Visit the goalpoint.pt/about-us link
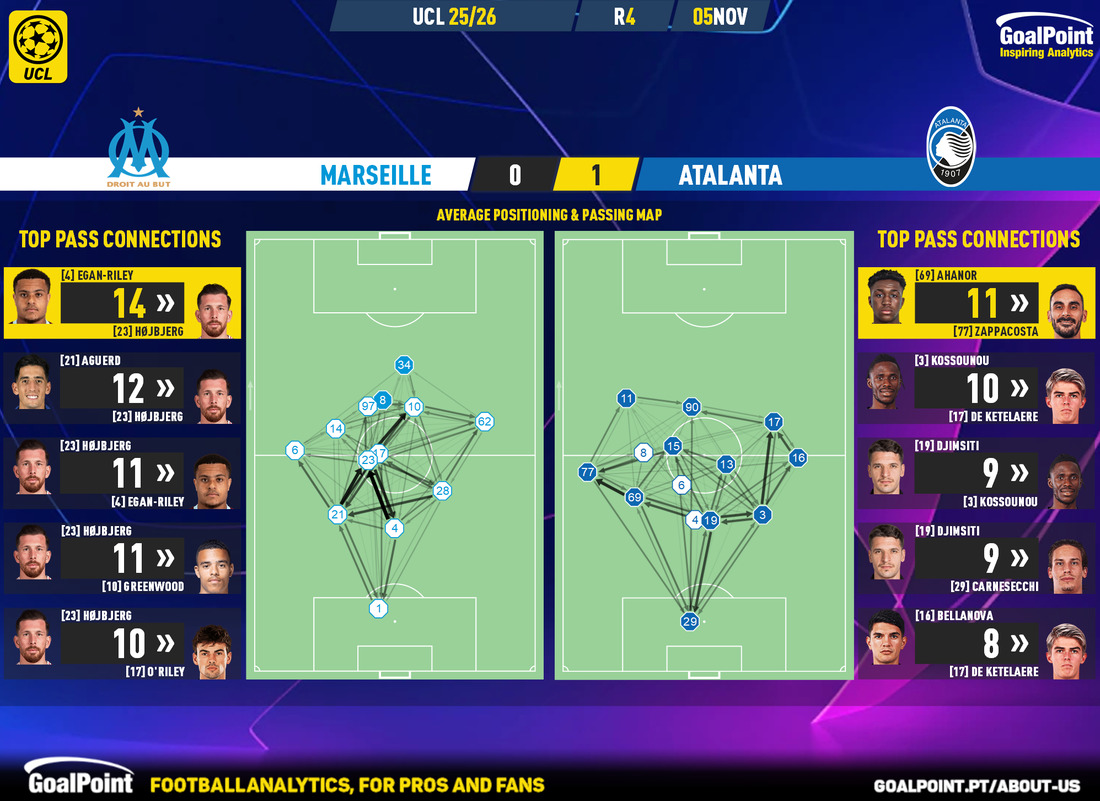The width and height of the screenshot is (1100, 801). (x=983, y=786)
